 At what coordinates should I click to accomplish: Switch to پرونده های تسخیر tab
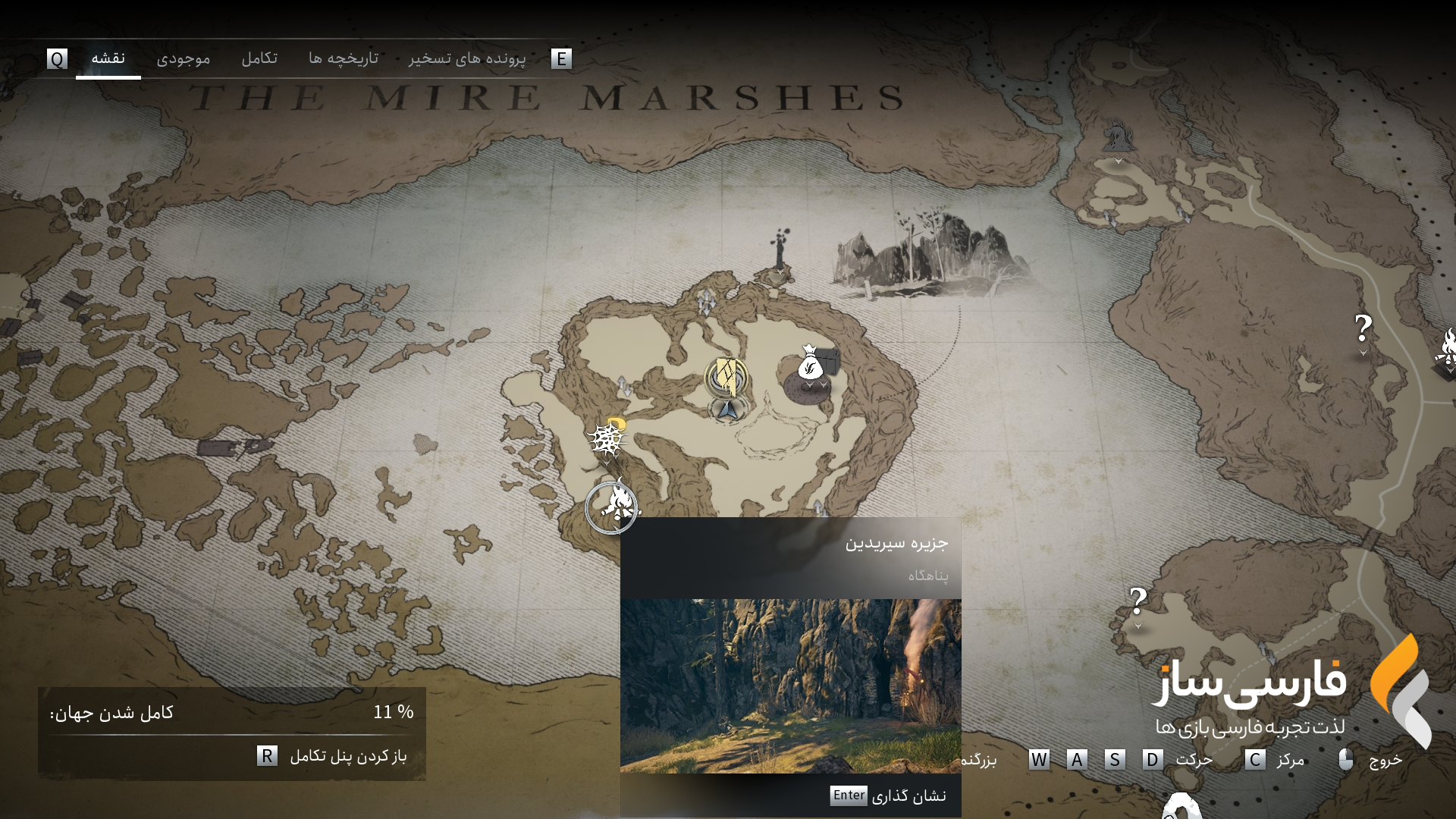point(466,58)
